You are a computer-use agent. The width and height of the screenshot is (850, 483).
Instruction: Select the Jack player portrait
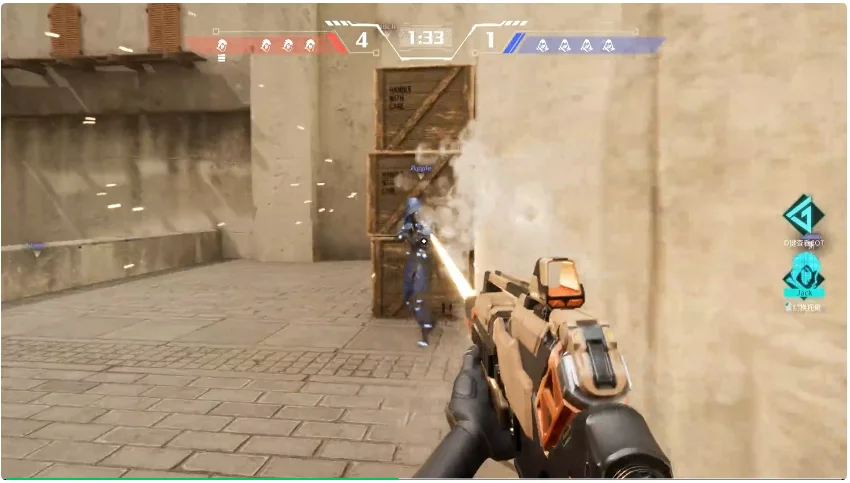pos(803,271)
